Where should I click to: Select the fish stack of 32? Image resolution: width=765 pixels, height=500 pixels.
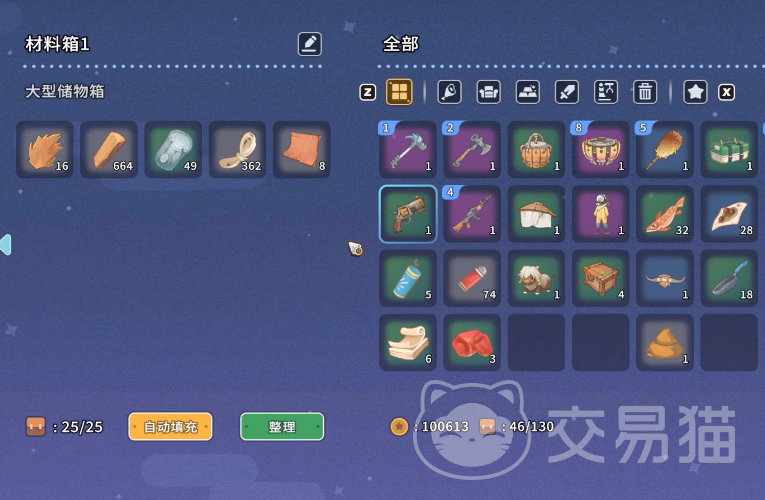click(x=665, y=214)
